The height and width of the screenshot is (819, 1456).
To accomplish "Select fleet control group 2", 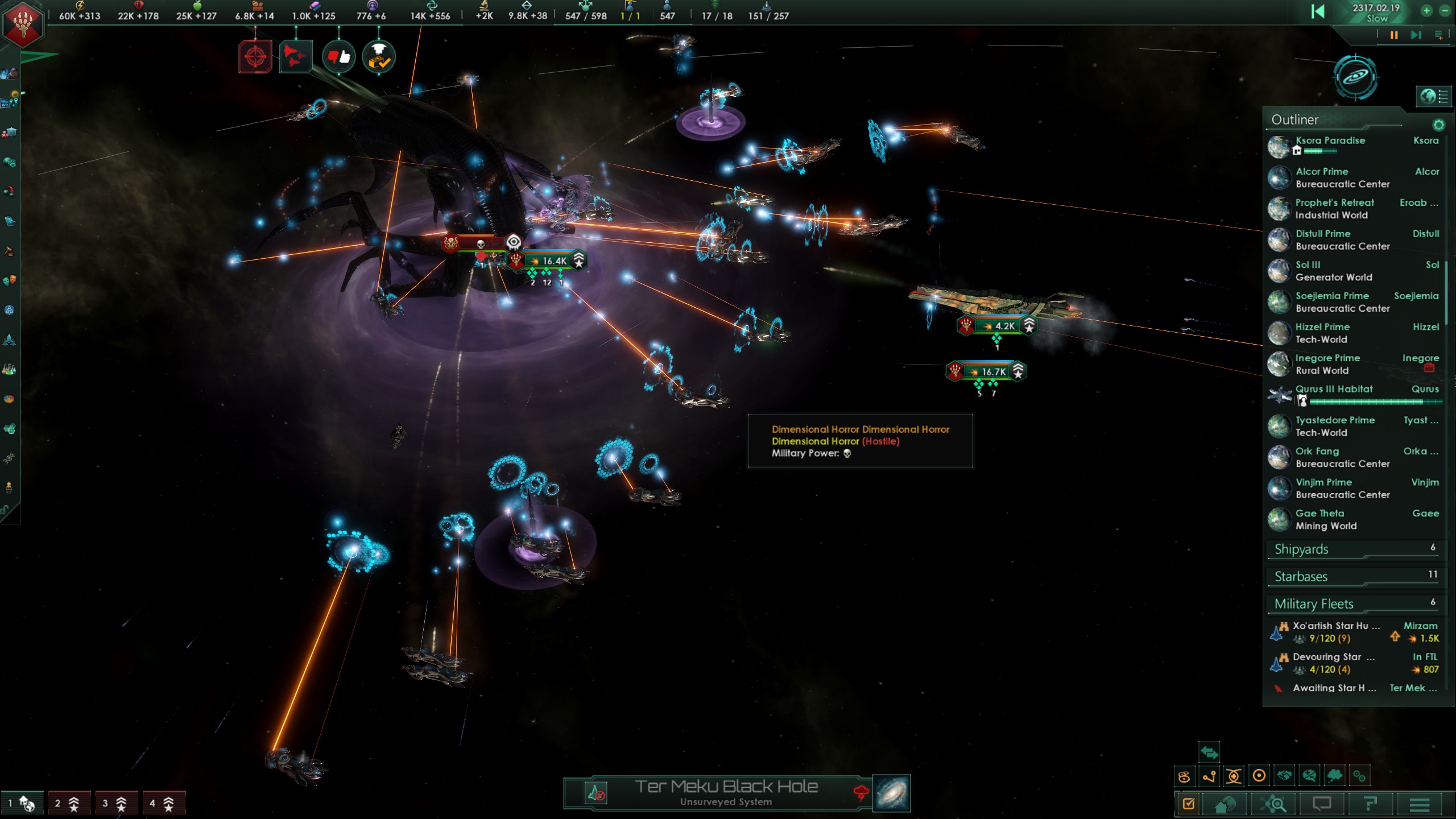I will pyautogui.click(x=68, y=803).
